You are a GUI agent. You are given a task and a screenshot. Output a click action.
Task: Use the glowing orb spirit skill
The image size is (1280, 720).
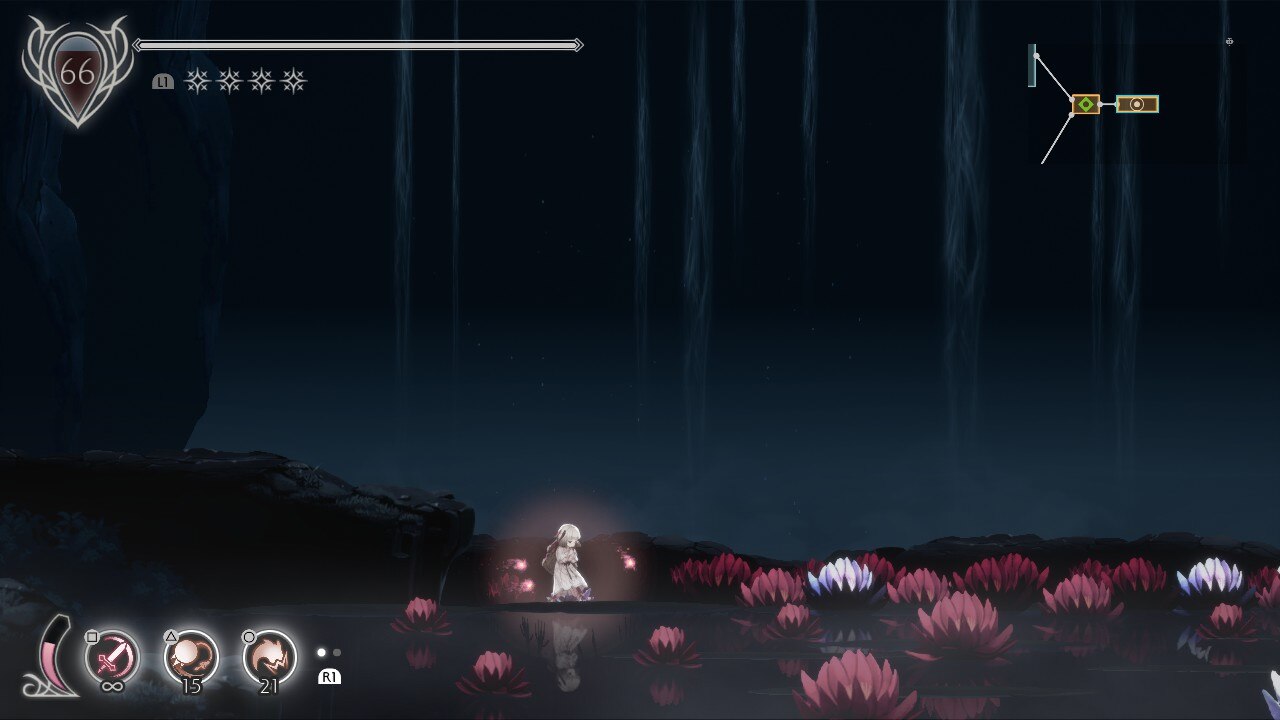pos(191,656)
